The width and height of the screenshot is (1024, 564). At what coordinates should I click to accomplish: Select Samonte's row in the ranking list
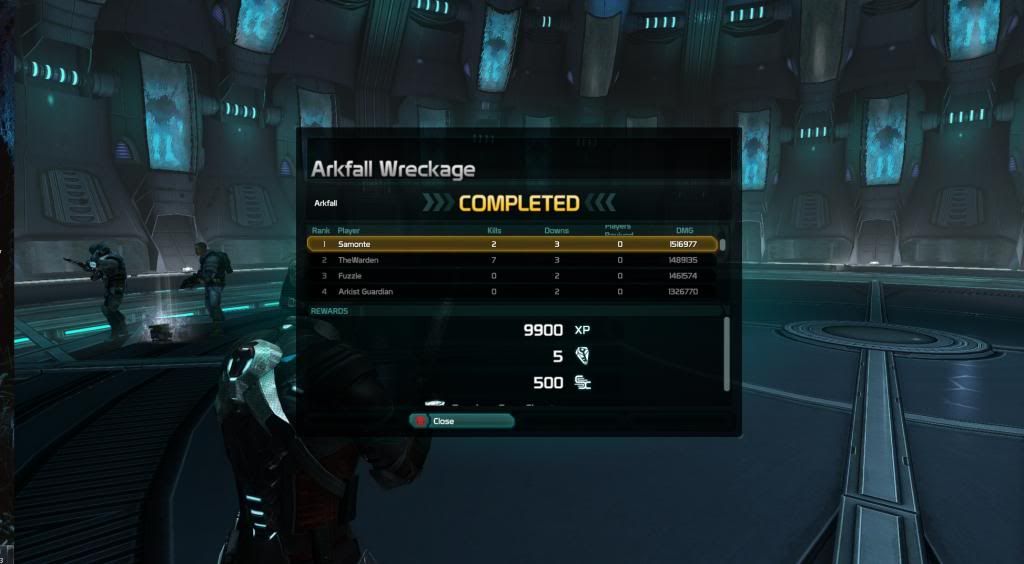click(x=512, y=244)
